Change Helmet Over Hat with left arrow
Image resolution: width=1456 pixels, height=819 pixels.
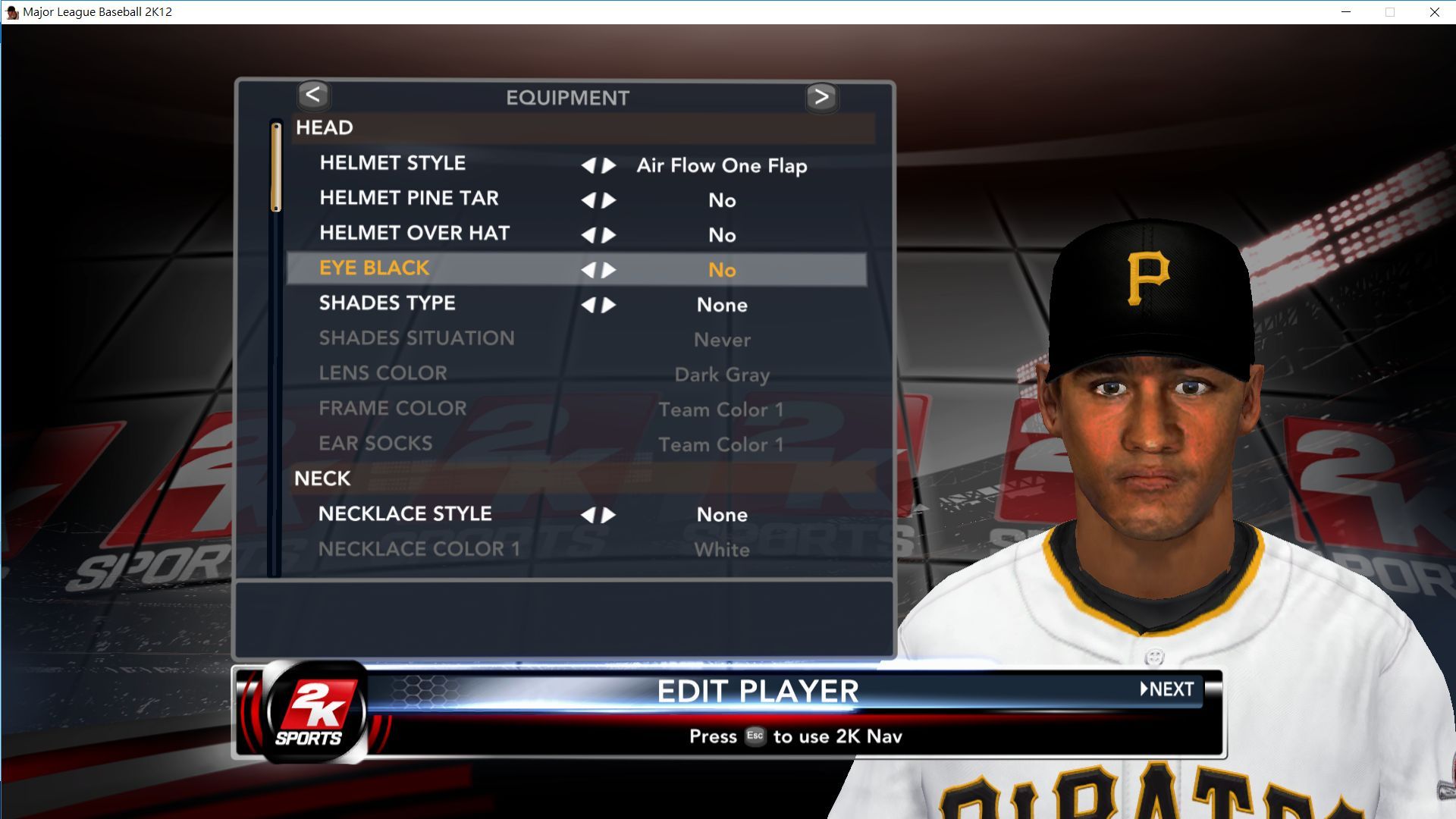(x=588, y=235)
